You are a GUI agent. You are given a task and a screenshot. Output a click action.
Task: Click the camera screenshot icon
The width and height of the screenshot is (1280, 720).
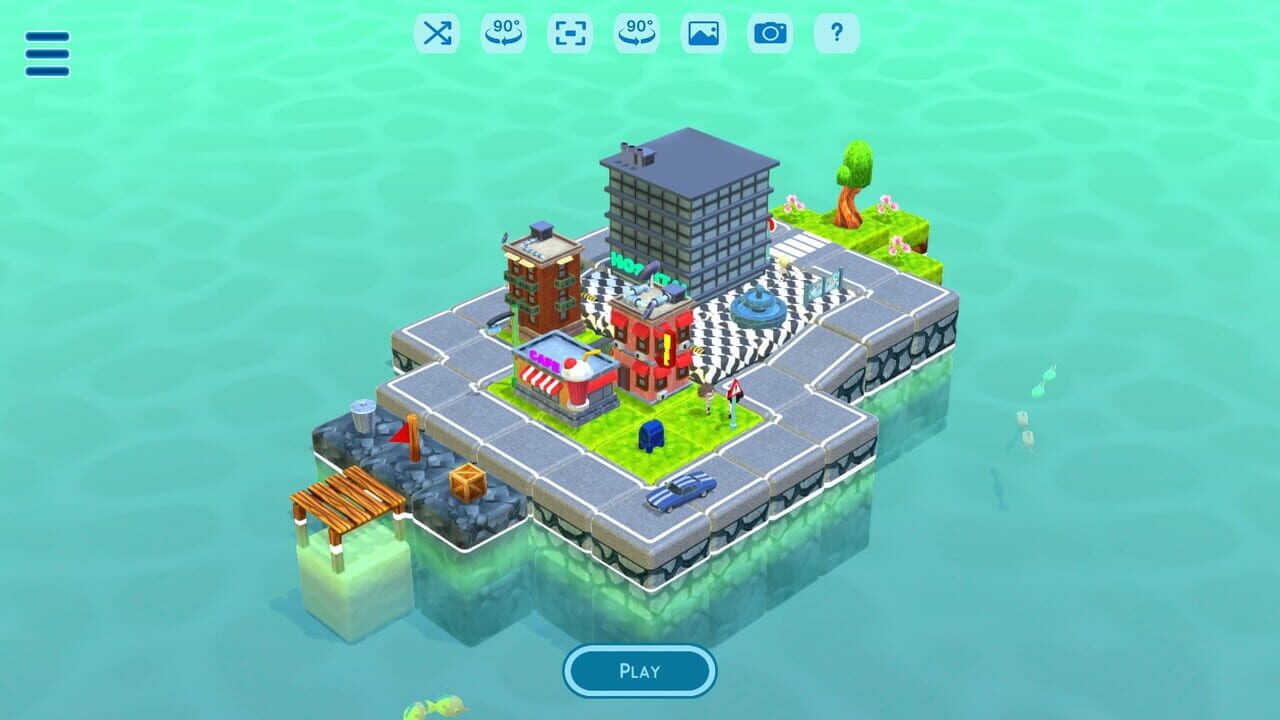[770, 33]
